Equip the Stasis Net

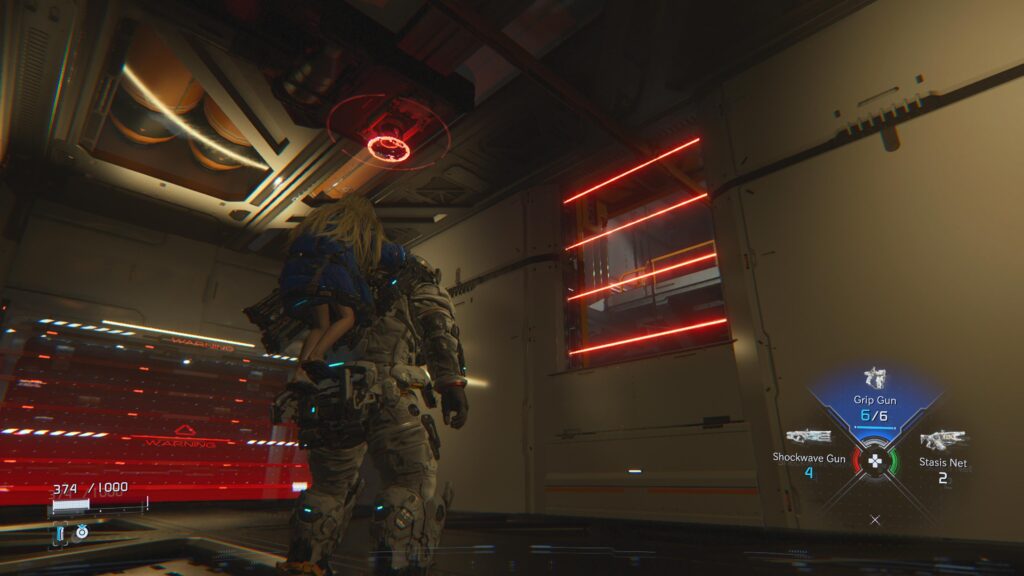[942, 440]
